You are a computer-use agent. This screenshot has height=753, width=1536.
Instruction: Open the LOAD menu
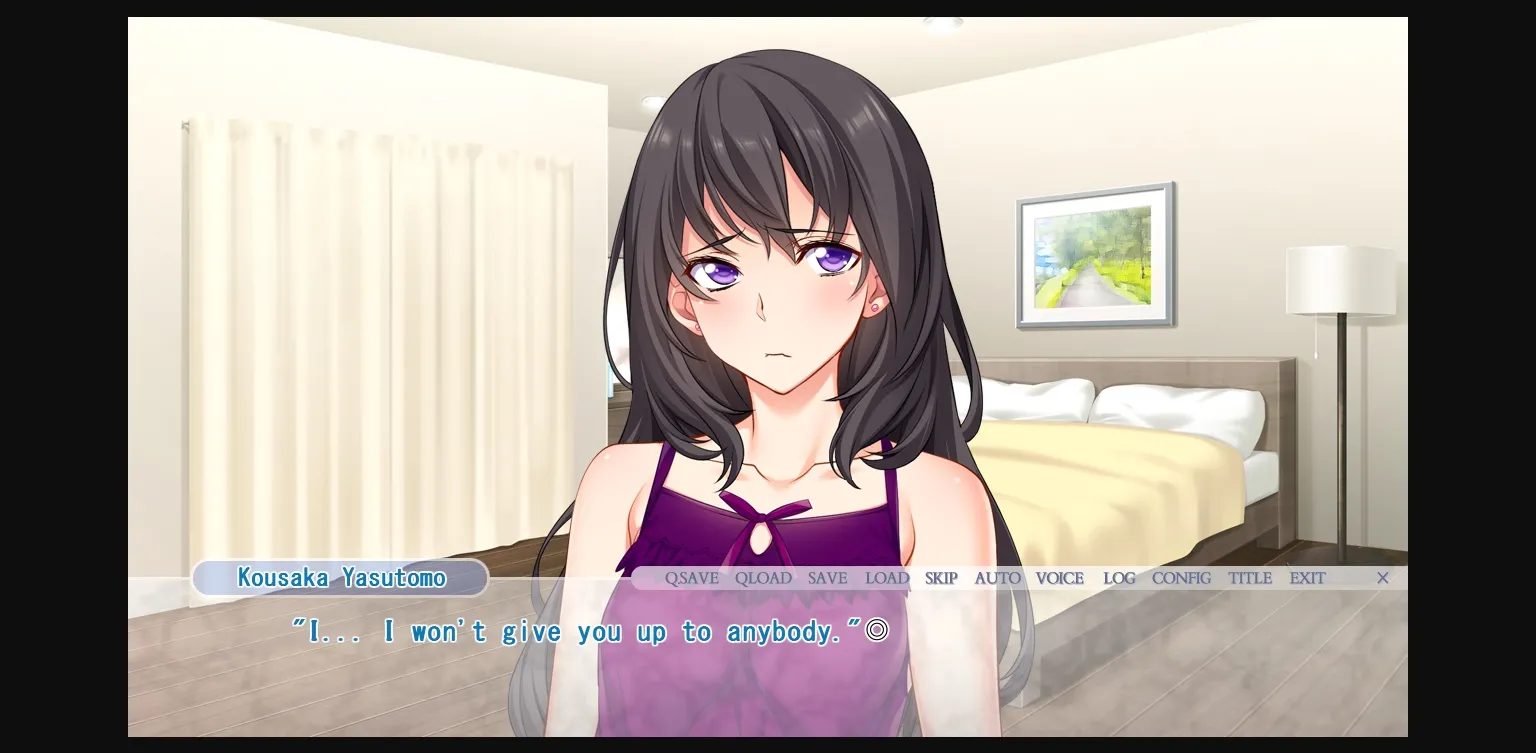point(886,578)
